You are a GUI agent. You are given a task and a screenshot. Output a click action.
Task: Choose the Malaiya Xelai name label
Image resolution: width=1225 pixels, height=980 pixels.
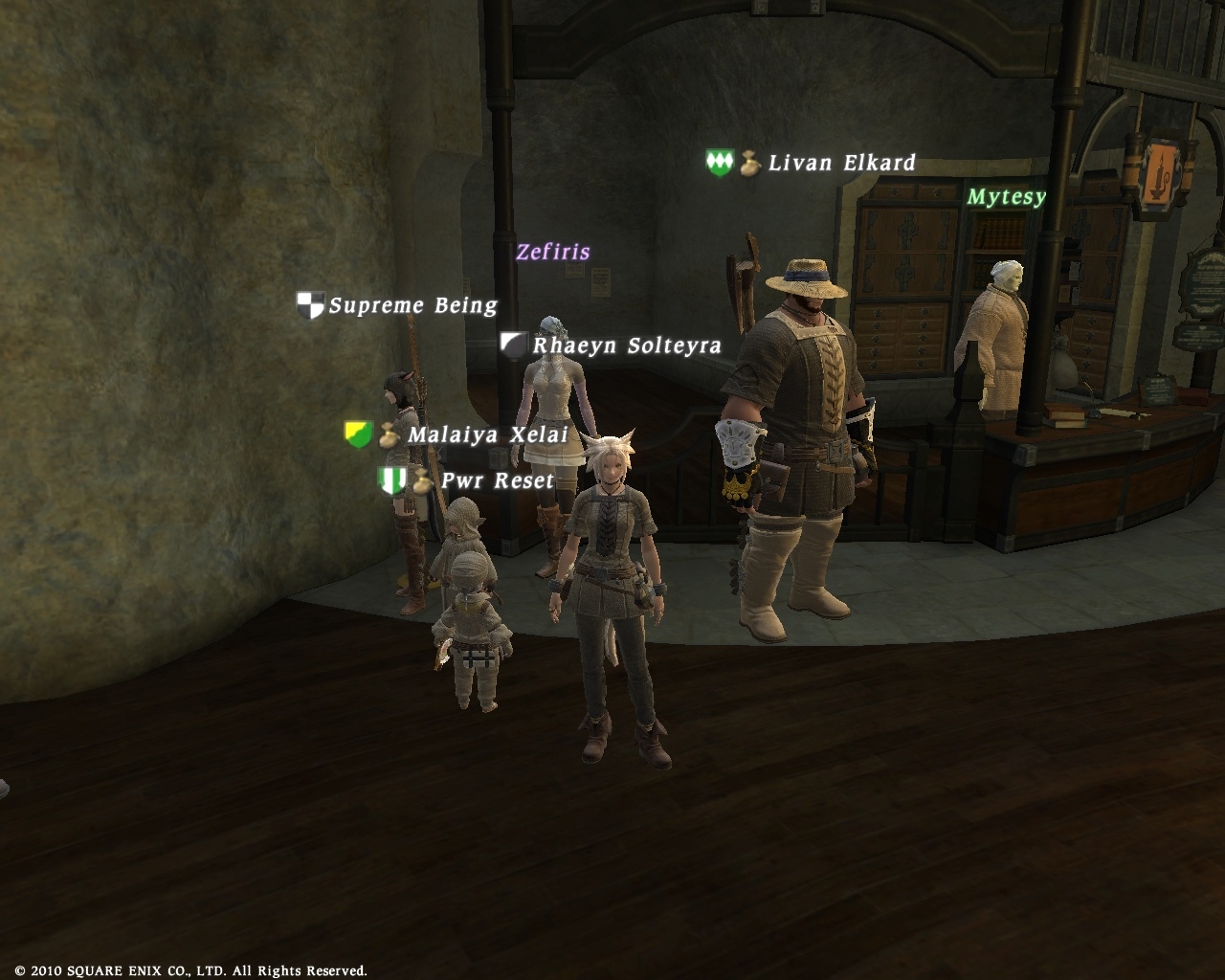(487, 435)
